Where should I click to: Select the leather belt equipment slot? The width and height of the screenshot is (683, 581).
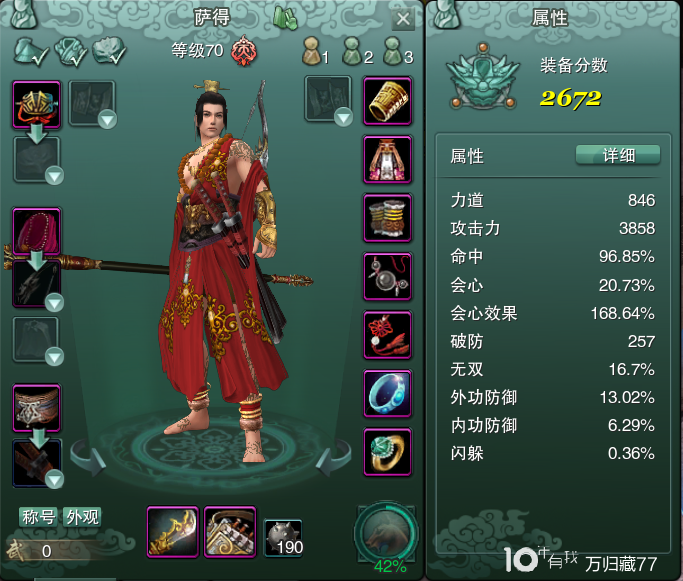click(x=37, y=408)
